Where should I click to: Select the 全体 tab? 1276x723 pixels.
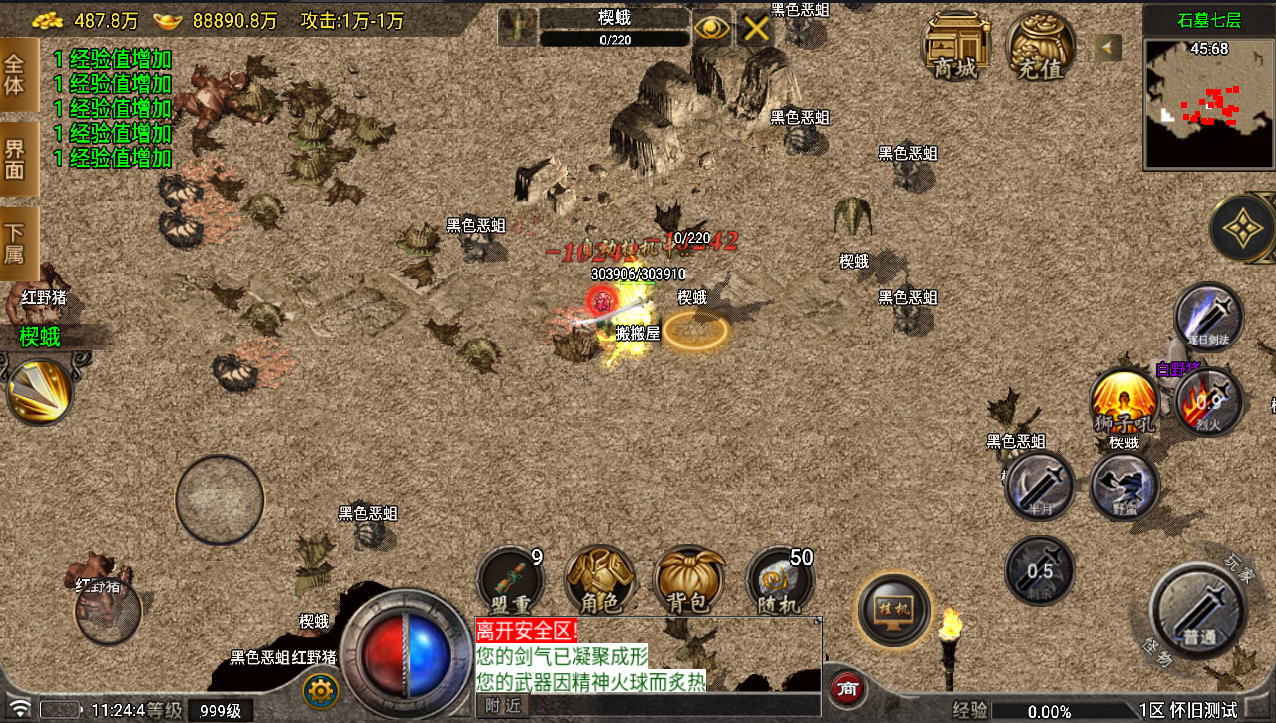point(16,75)
